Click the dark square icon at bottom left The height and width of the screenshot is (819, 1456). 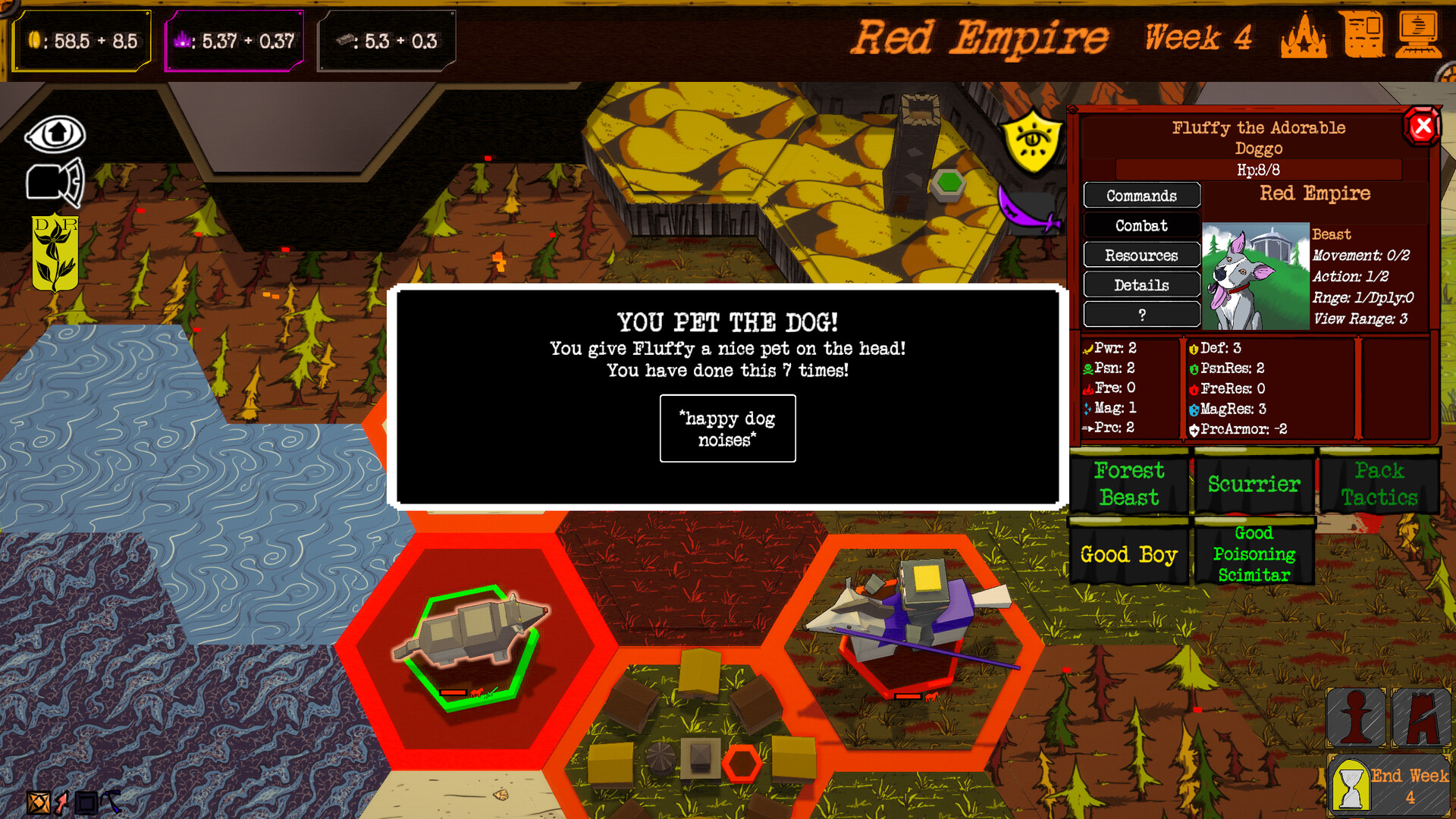pyautogui.click(x=87, y=802)
